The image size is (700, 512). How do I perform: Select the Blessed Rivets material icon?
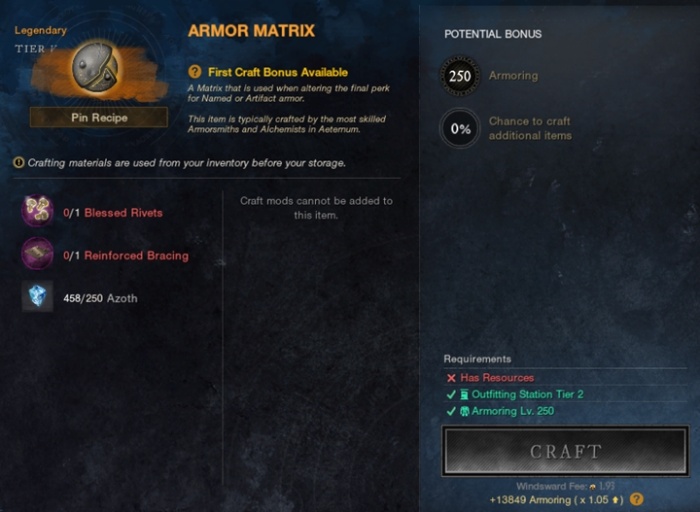point(38,212)
